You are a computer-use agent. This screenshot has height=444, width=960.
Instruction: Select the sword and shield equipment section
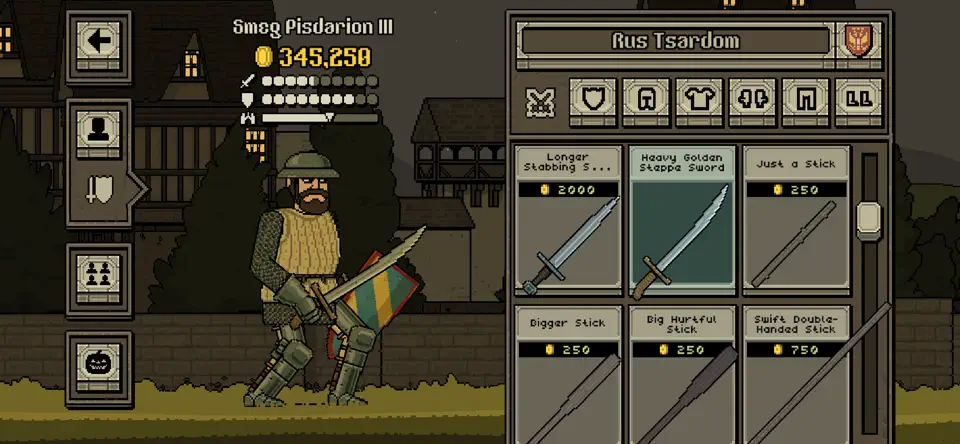[100, 188]
